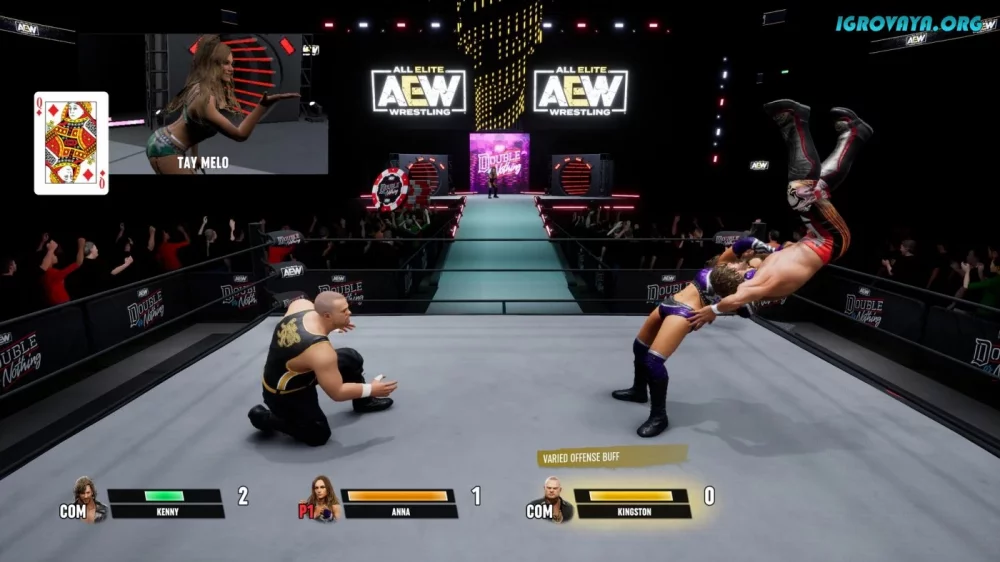The width and height of the screenshot is (1000, 562).
Task: Click Anna's player portrait
Action: pyautogui.click(x=322, y=497)
